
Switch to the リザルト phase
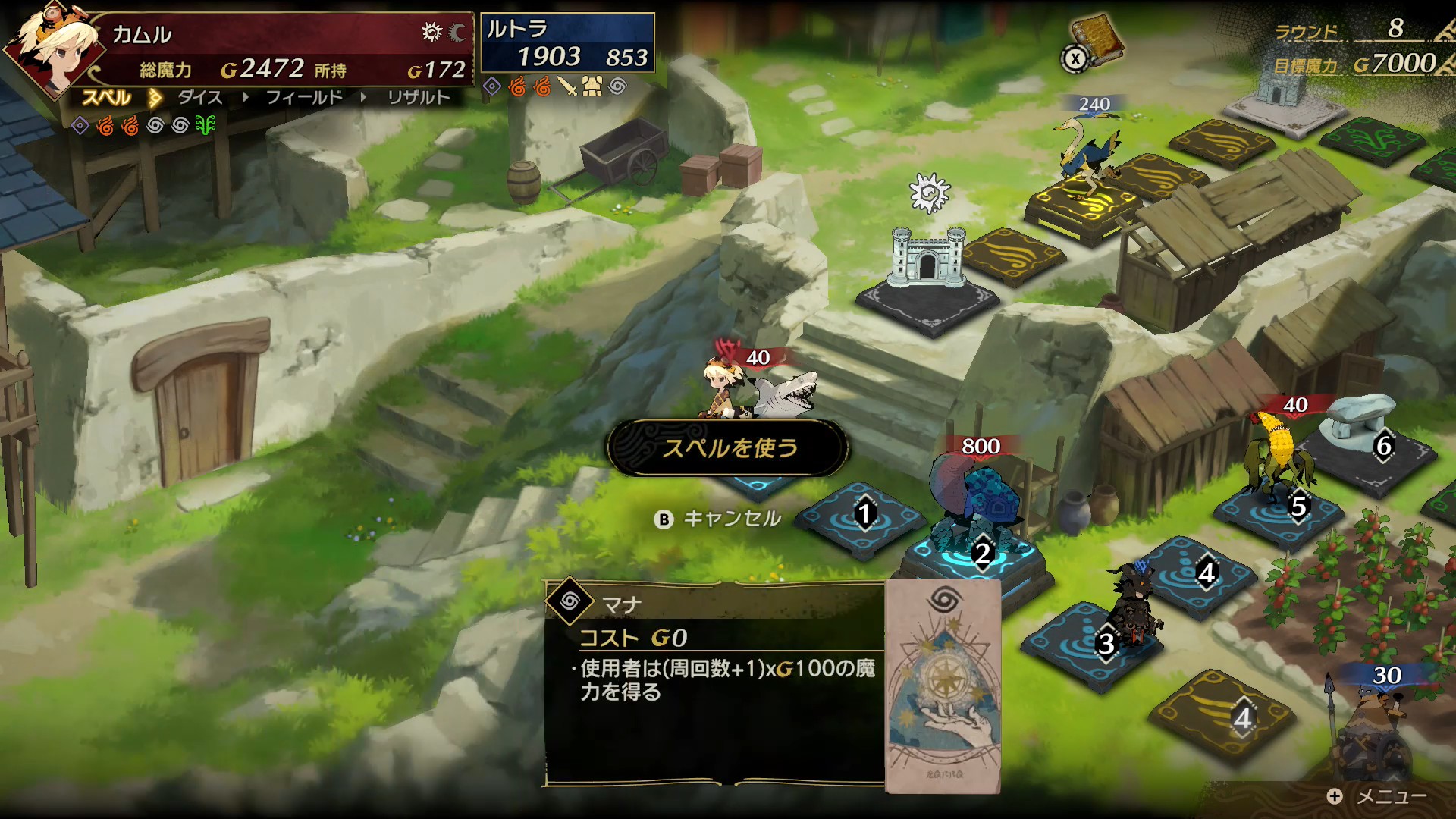tap(419, 98)
